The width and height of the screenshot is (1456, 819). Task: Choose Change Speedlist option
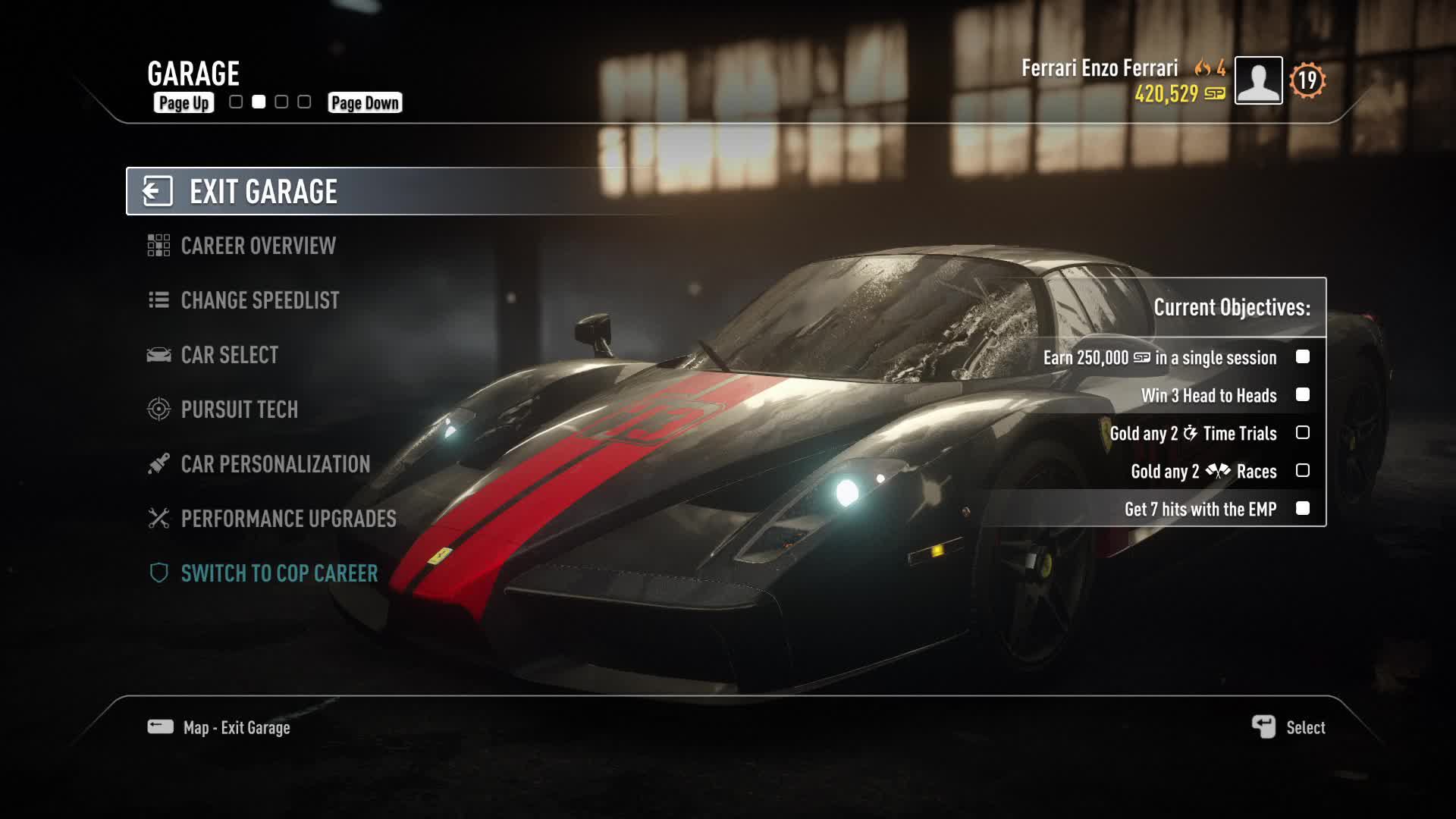click(x=259, y=300)
